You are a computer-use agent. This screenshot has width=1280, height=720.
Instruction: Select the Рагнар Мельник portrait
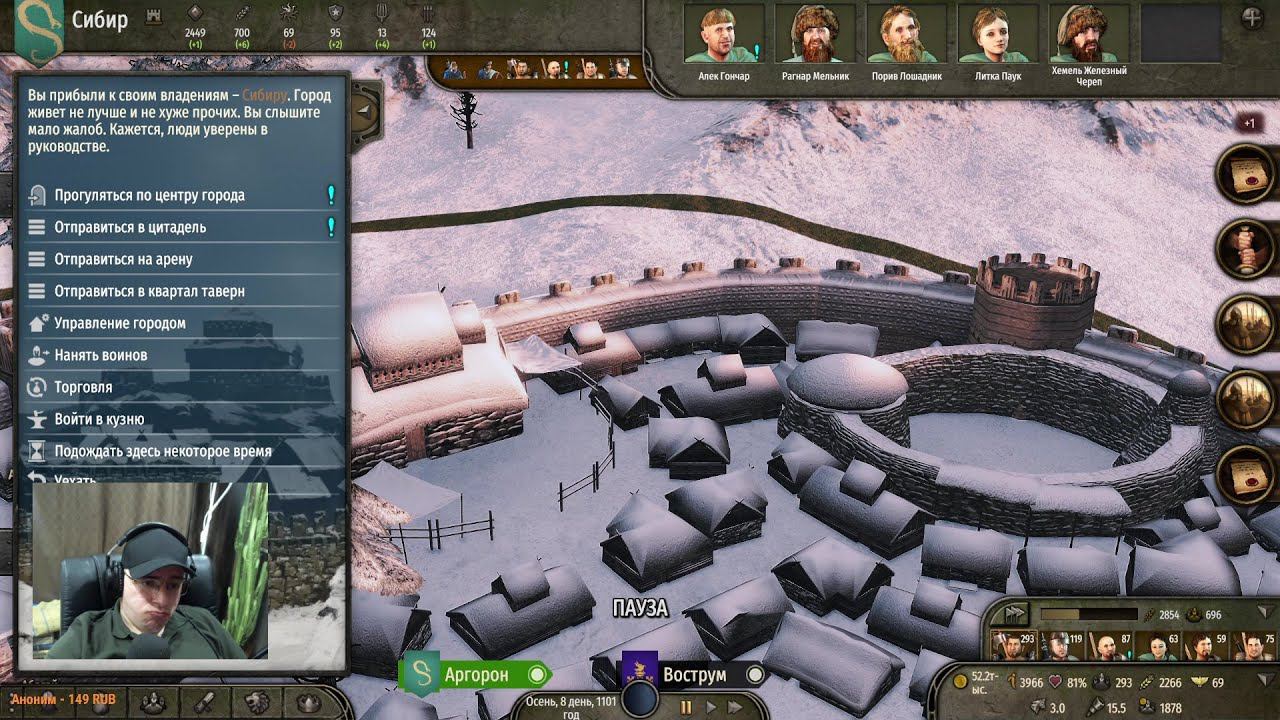(815, 35)
